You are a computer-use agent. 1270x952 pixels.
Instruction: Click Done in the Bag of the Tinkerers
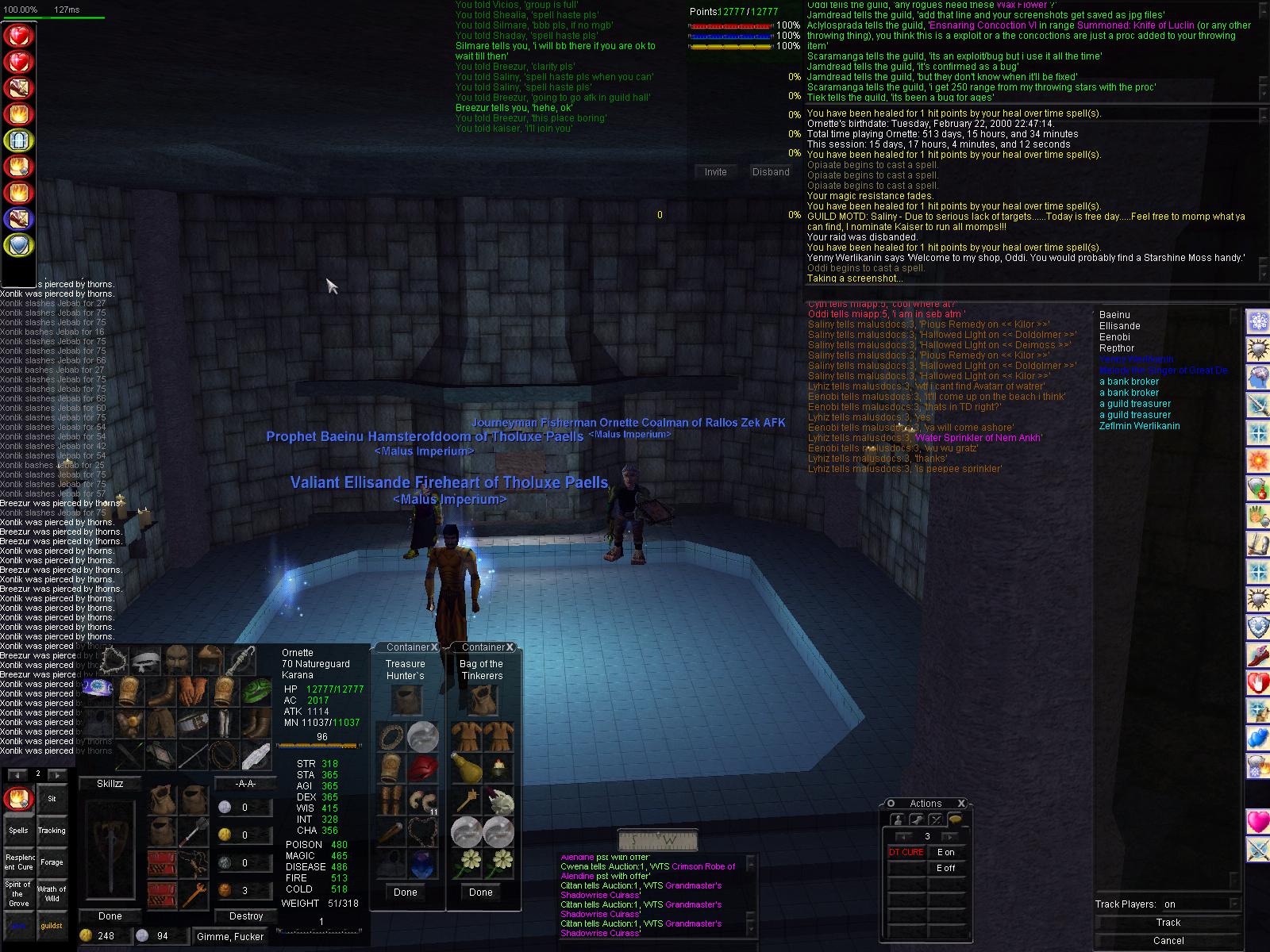coord(480,892)
